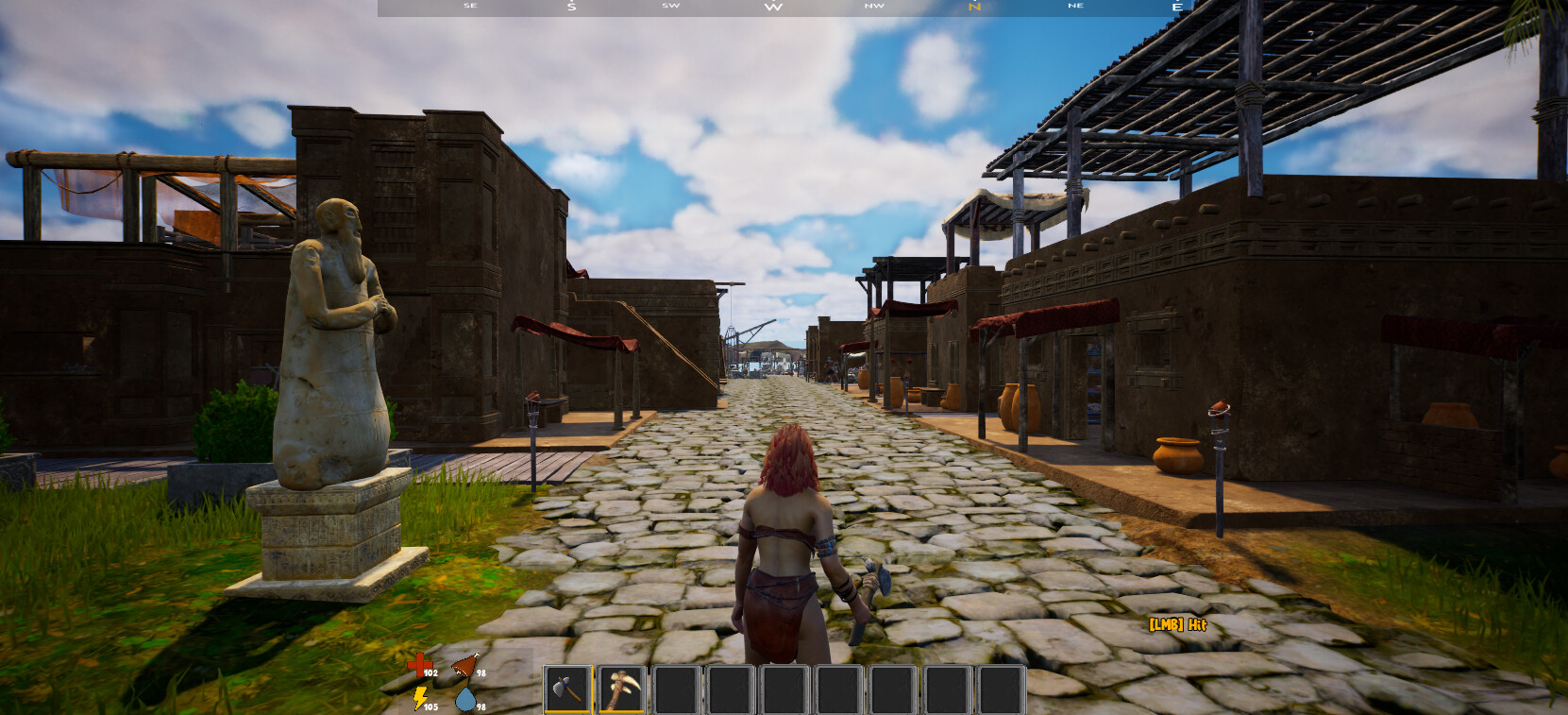The height and width of the screenshot is (715, 1568).
Task: Click the N marker on the compass
Action: click(x=972, y=8)
